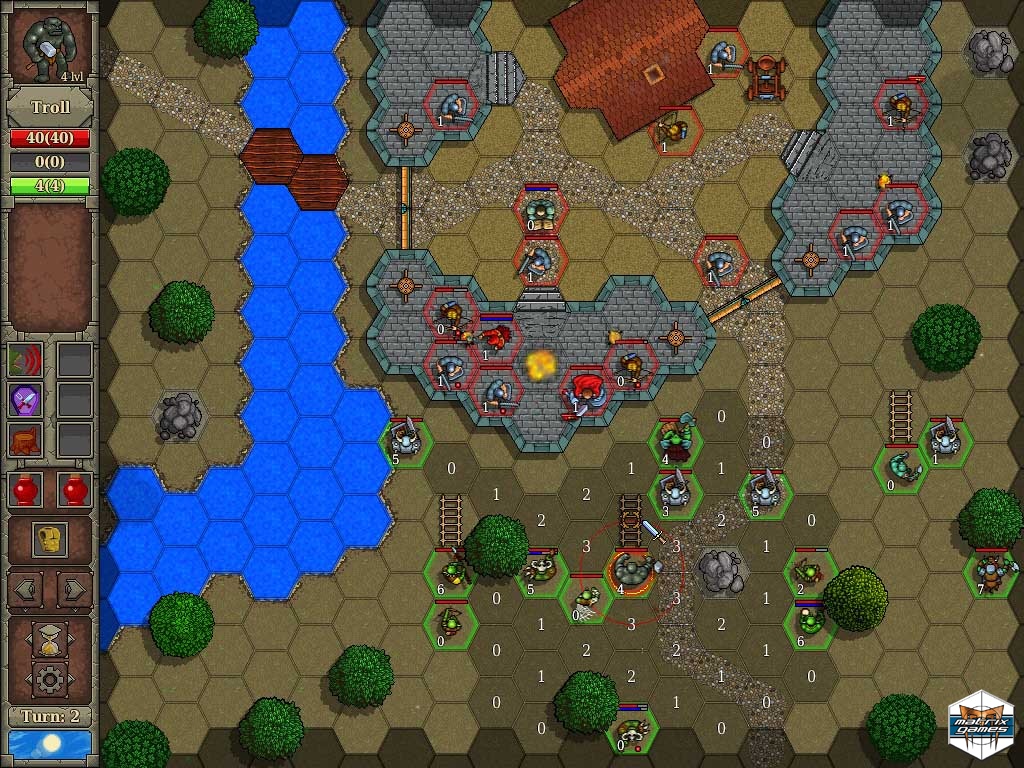1024x768 pixels.
Task: Open the golden armor equipment icon
Action: pos(50,539)
